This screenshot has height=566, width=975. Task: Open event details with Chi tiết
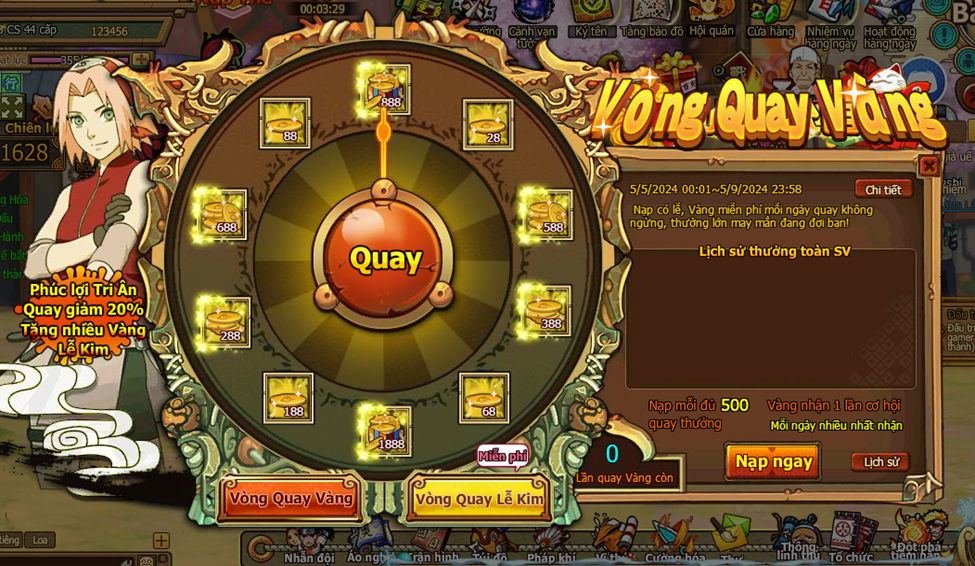coord(883,189)
